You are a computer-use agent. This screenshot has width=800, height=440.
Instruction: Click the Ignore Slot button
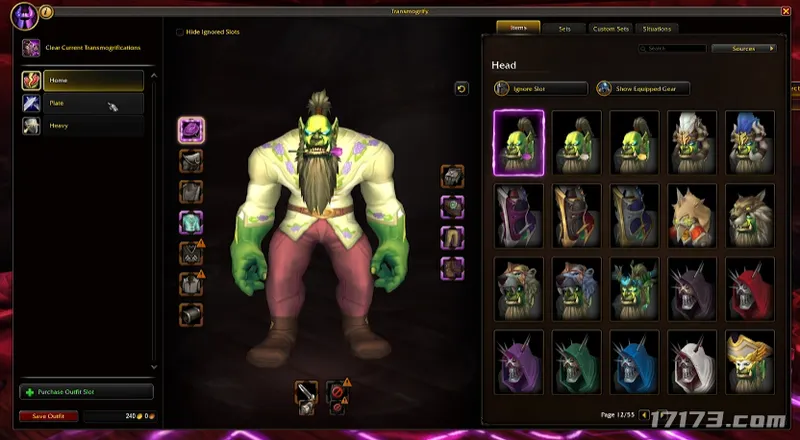pos(540,88)
